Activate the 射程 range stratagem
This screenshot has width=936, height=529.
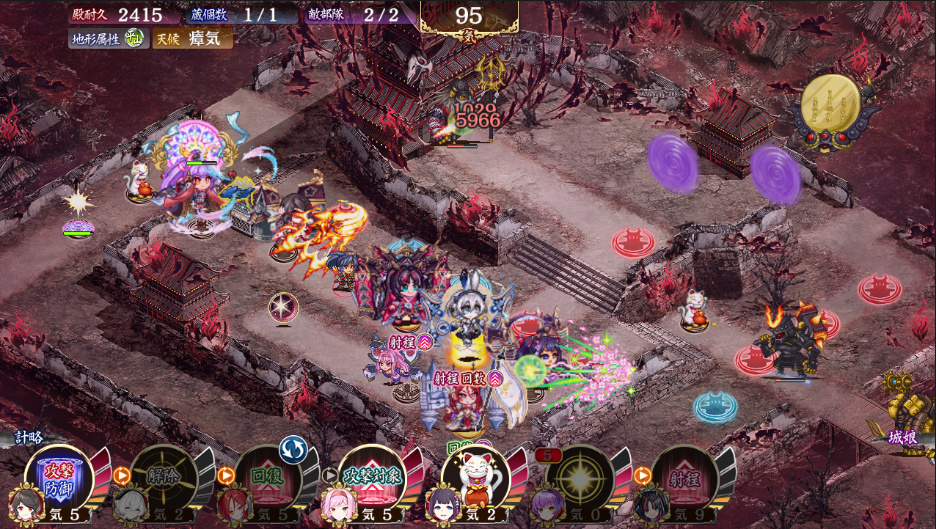pos(682,475)
